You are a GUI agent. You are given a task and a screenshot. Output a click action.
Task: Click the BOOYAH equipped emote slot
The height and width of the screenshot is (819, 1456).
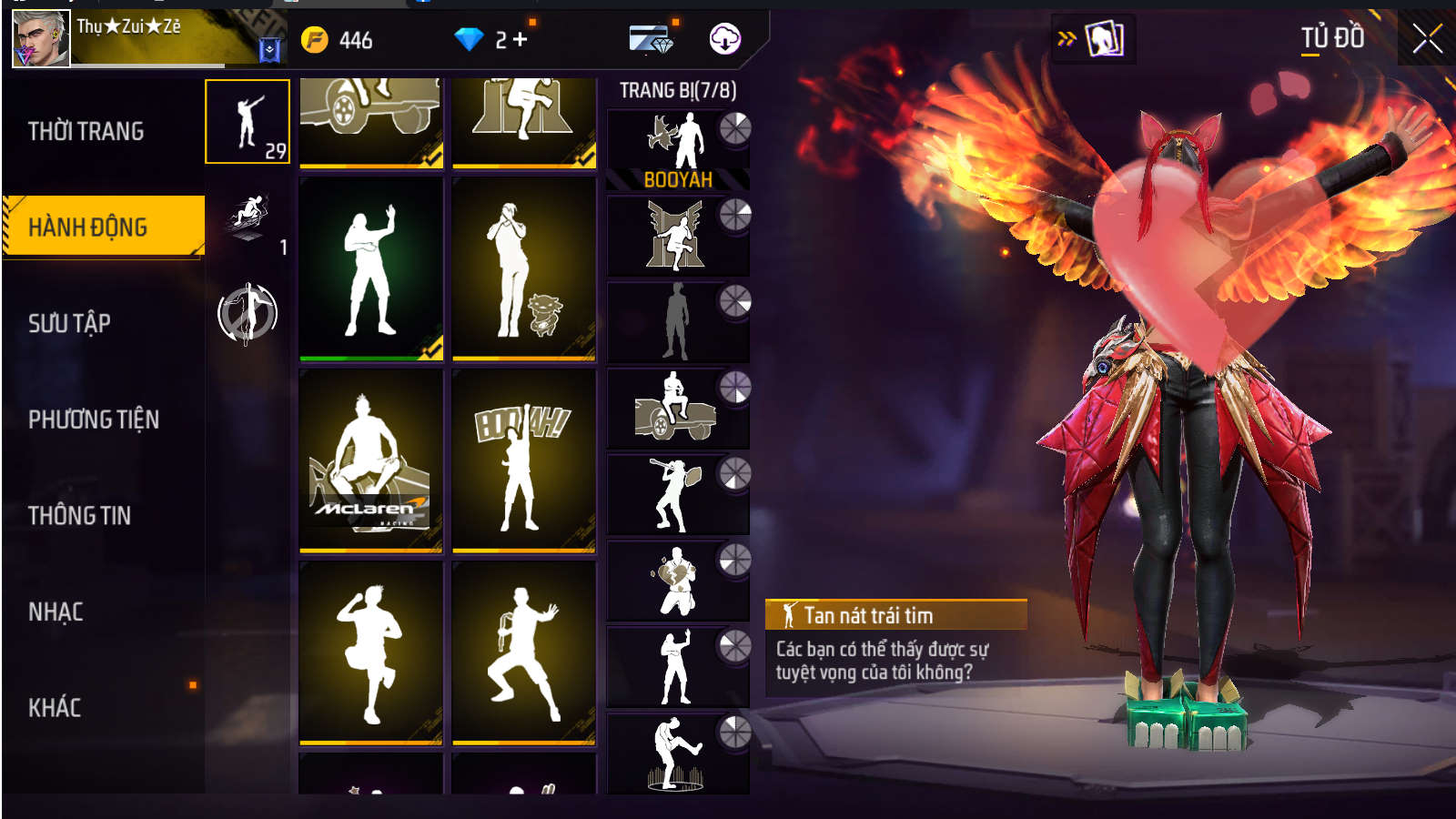click(677, 150)
